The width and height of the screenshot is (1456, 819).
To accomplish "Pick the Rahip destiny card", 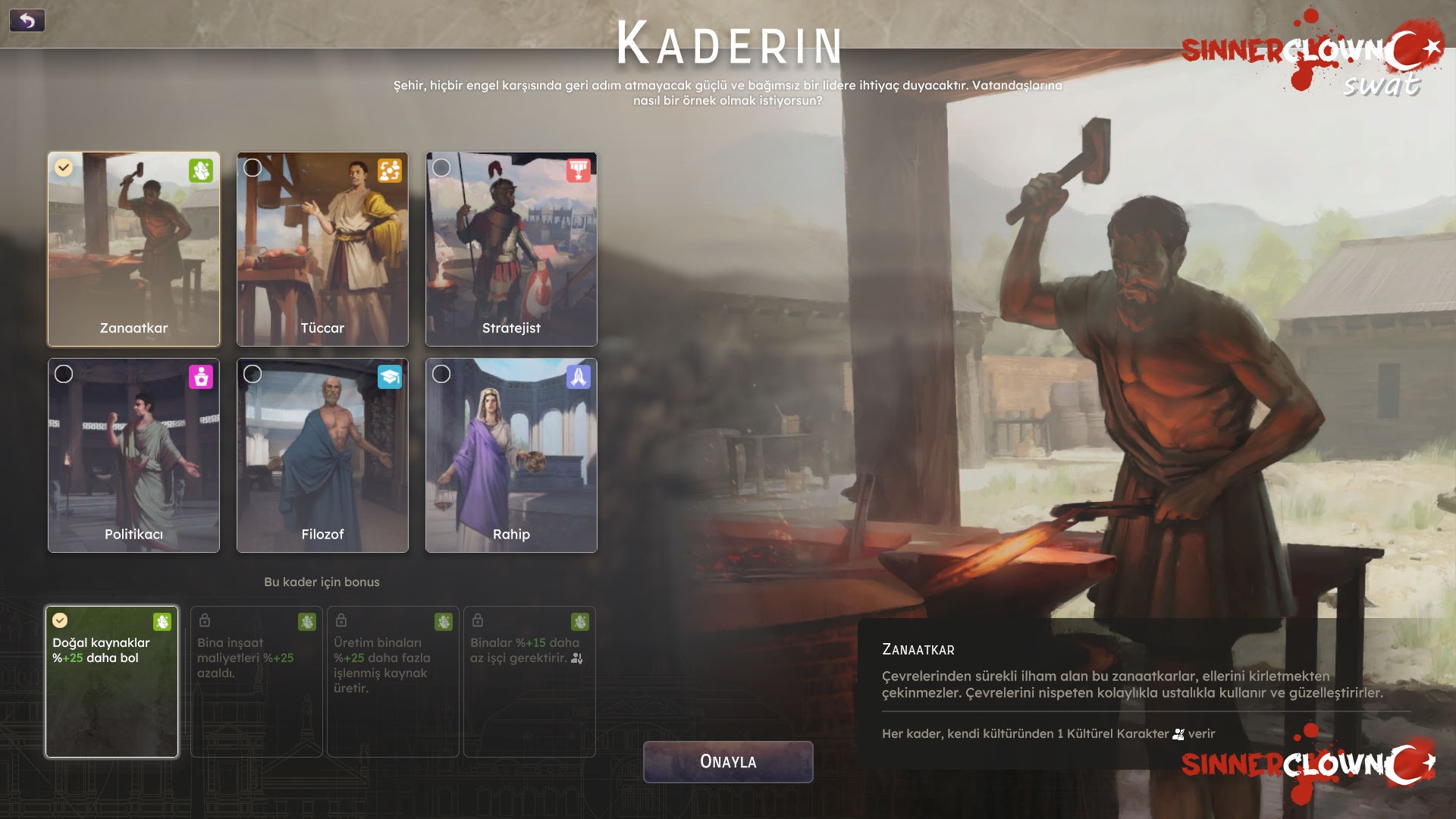I will click(511, 455).
